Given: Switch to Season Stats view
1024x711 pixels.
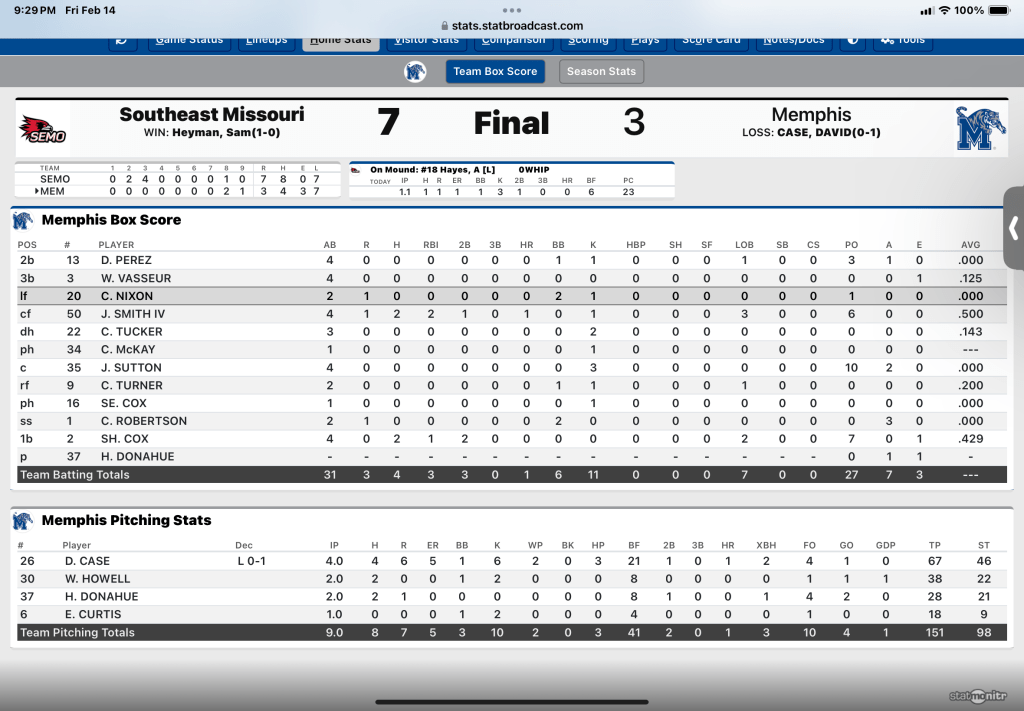Looking at the screenshot, I should click(601, 71).
